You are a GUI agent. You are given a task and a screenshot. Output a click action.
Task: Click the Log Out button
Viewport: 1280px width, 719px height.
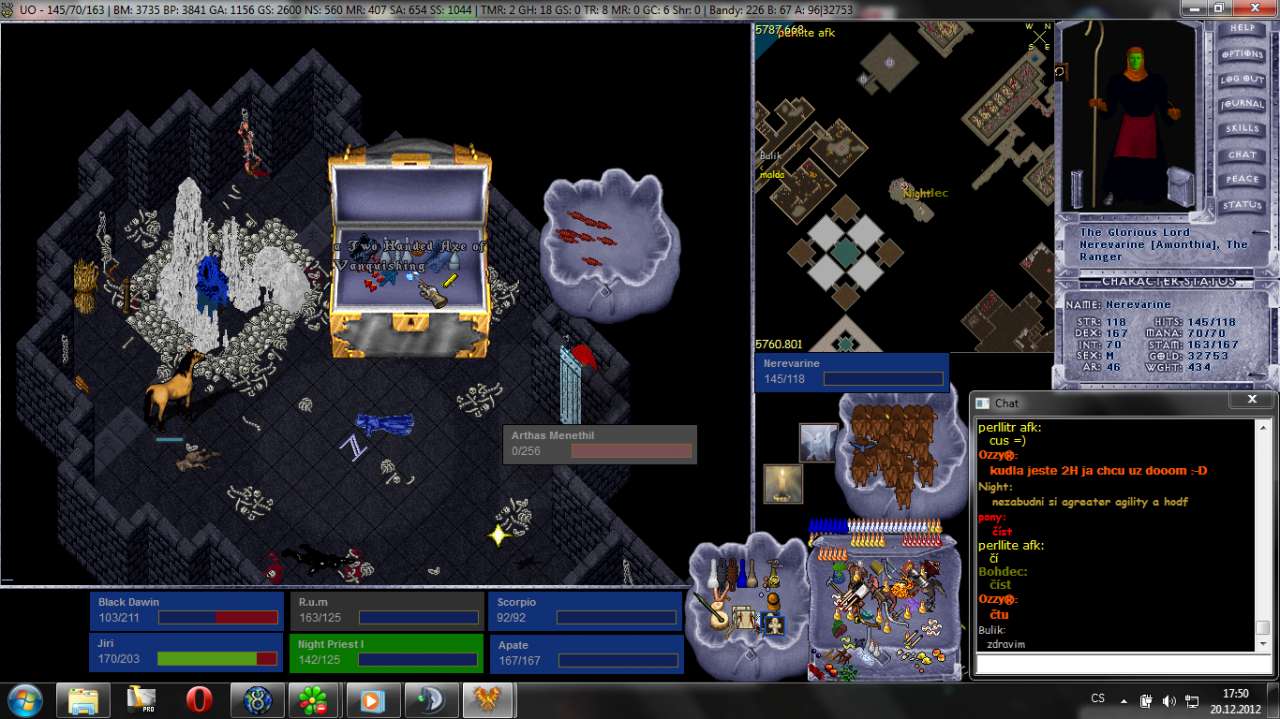tap(1241, 79)
